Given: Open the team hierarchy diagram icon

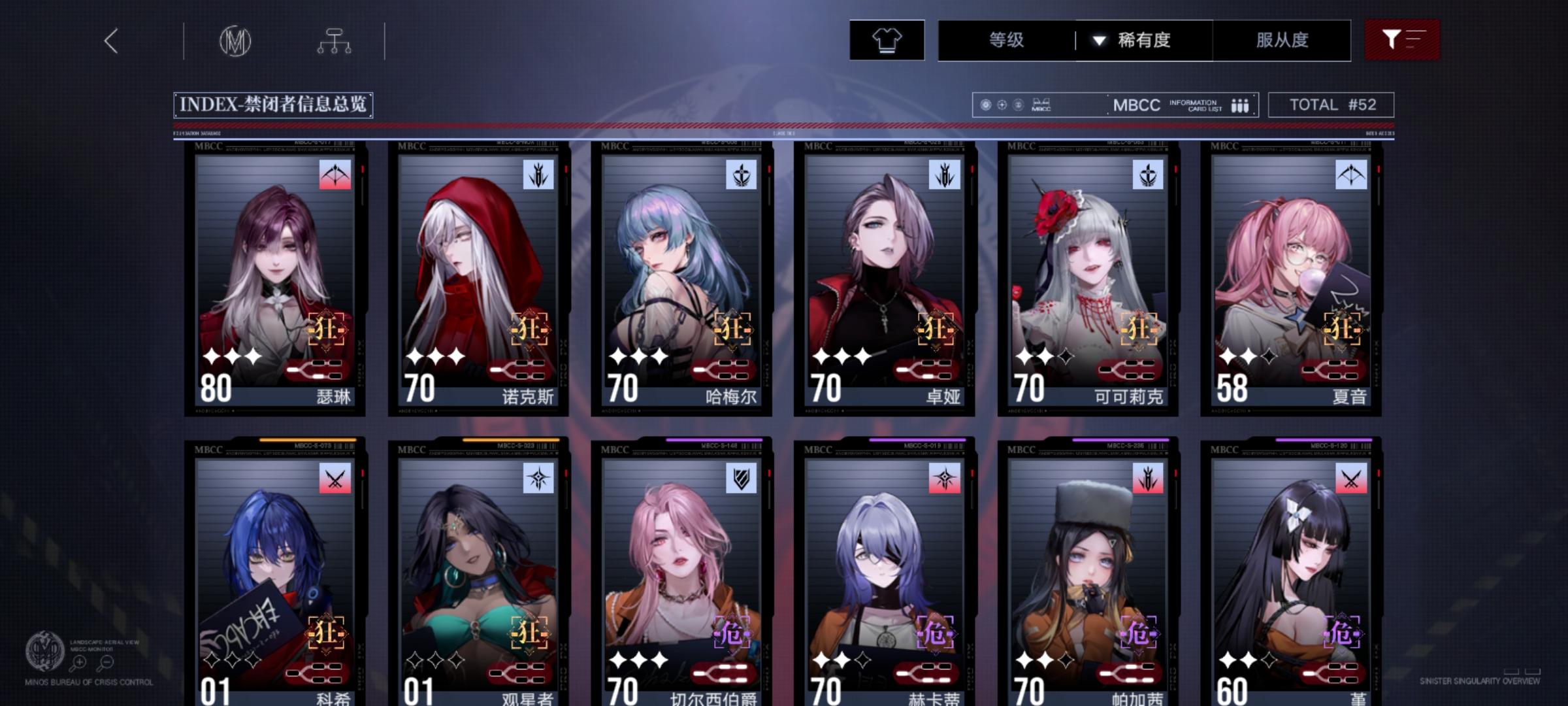Looking at the screenshot, I should coord(335,41).
